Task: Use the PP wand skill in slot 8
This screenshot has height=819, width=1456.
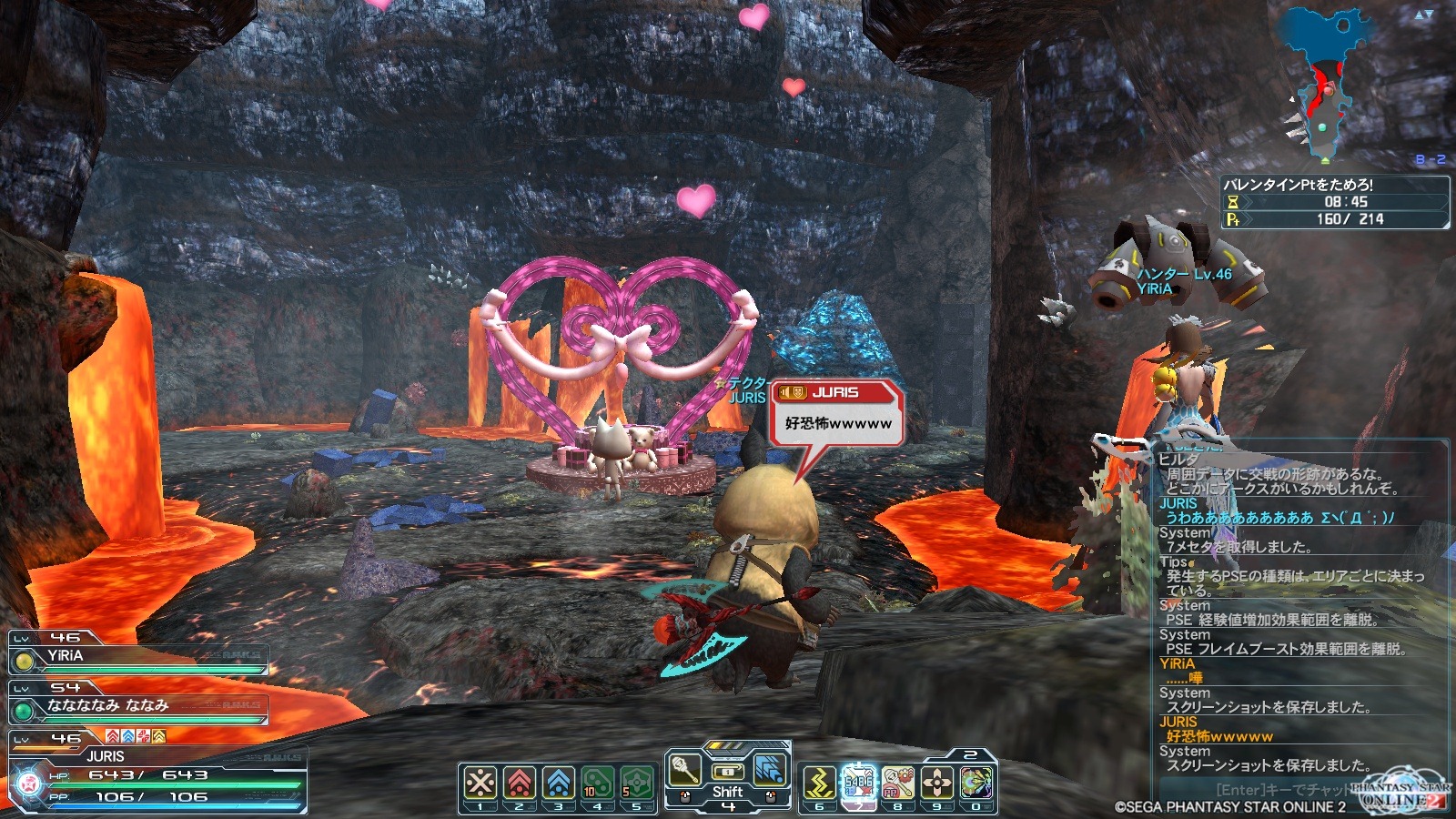Action: (897, 784)
